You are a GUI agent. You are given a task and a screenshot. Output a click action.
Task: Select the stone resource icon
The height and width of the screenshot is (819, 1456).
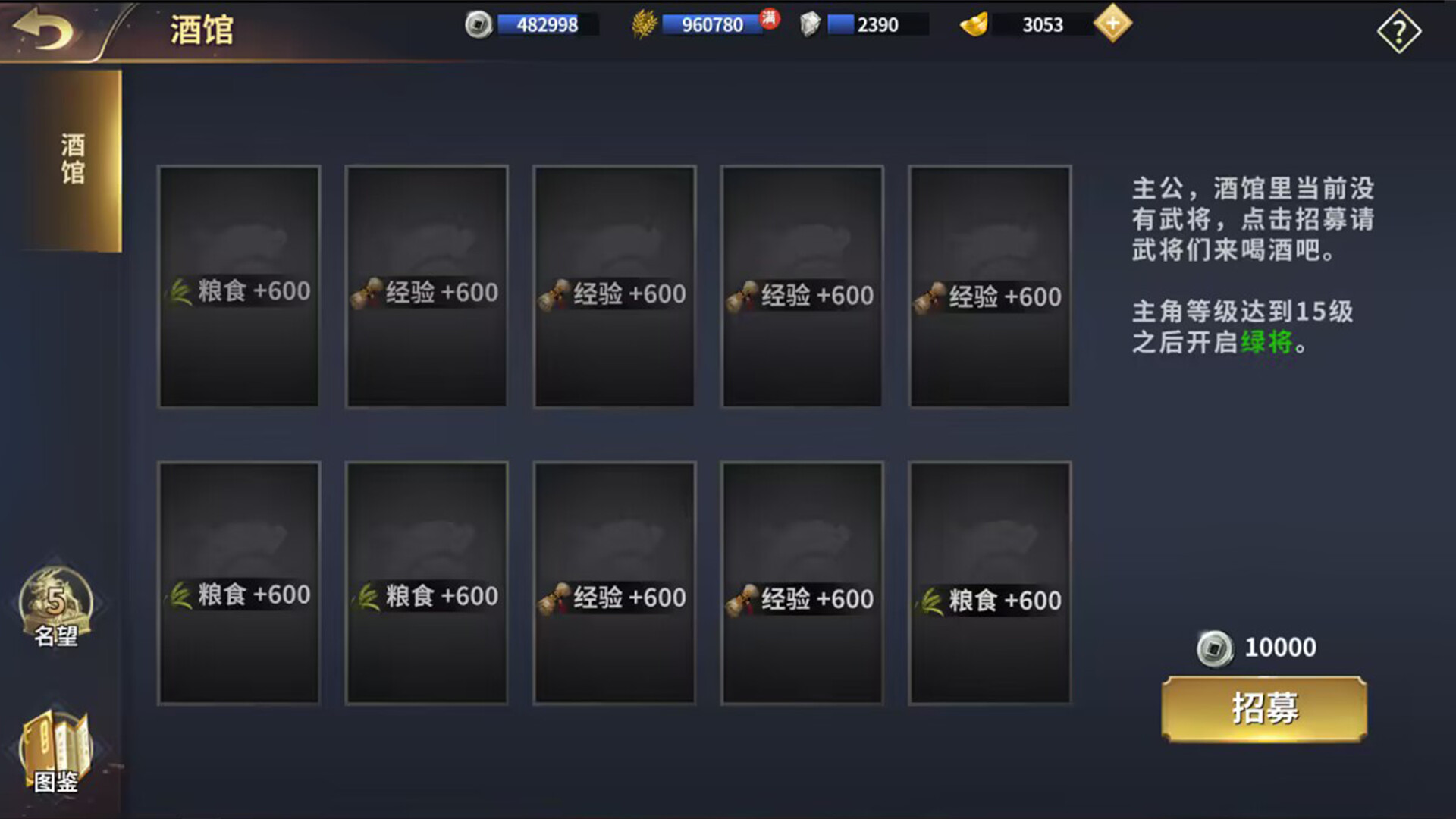point(808,24)
